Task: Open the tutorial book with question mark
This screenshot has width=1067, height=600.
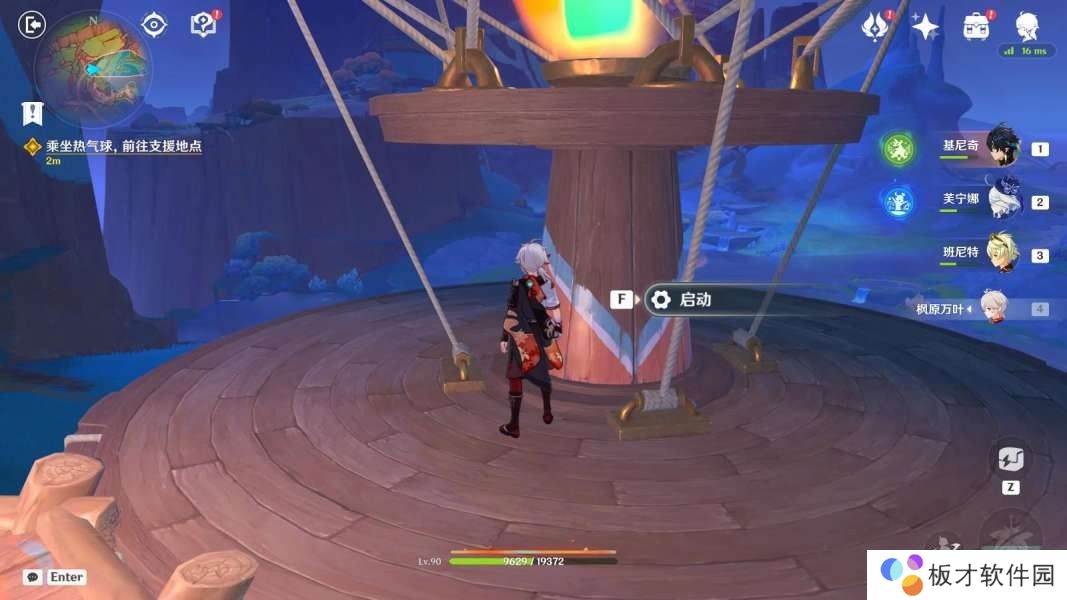Action: pyautogui.click(x=203, y=25)
